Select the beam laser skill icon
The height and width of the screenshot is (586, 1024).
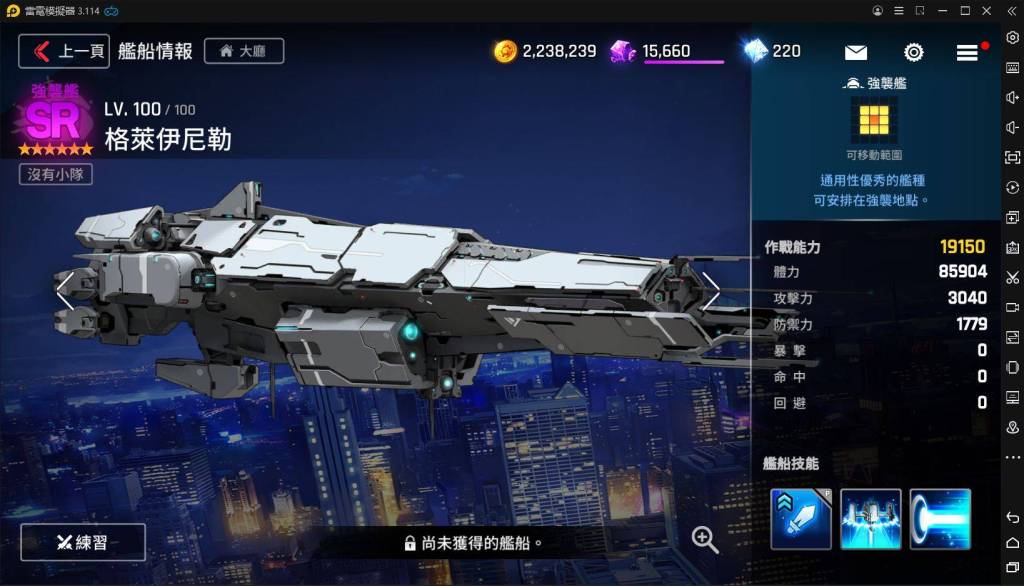coord(940,519)
